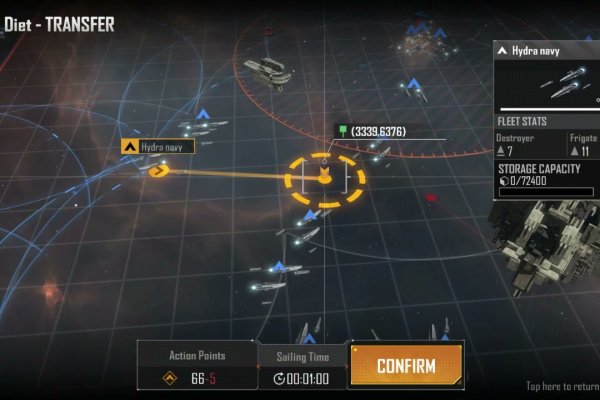The height and width of the screenshot is (400, 600).
Task: Click the orange fleet arrow icon
Action: click(x=158, y=171)
